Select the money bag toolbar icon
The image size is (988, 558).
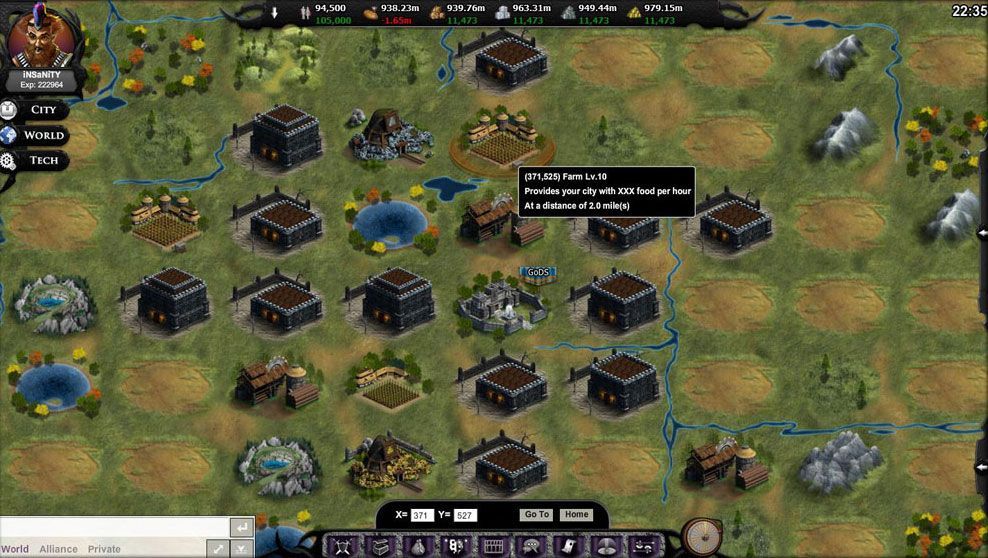pyautogui.click(x=418, y=546)
